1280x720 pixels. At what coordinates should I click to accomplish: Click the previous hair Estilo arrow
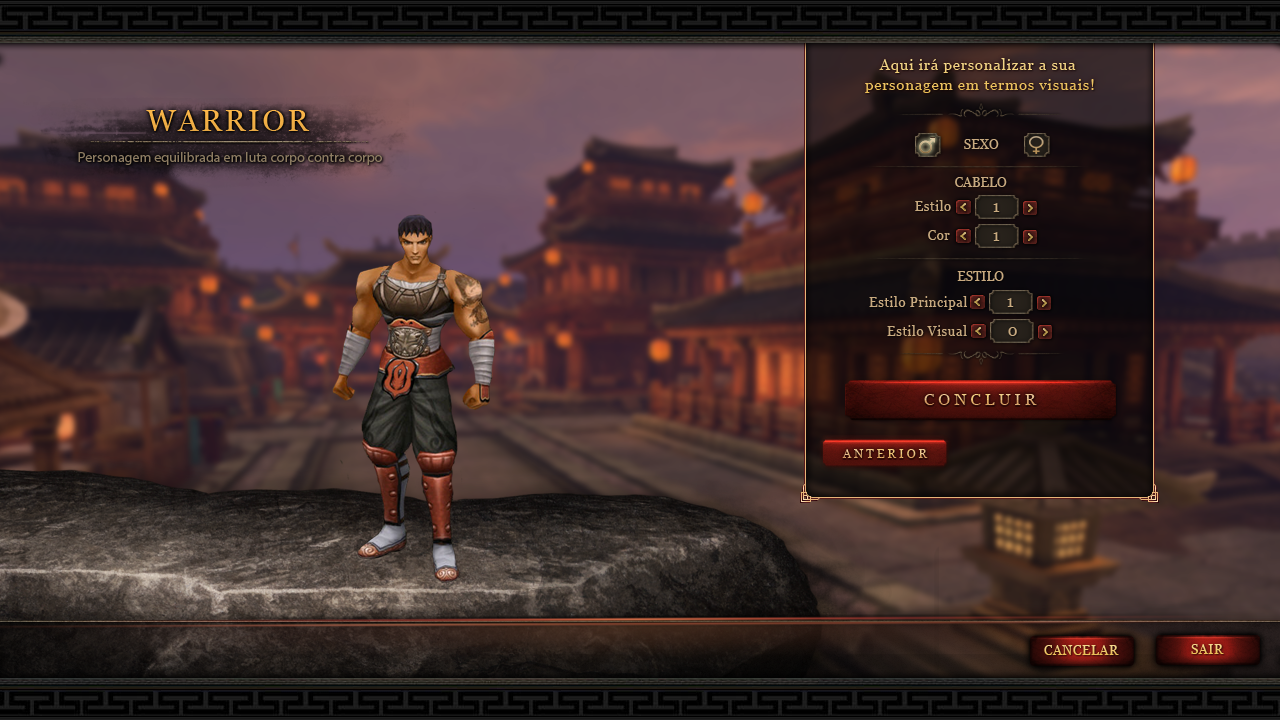[963, 207]
